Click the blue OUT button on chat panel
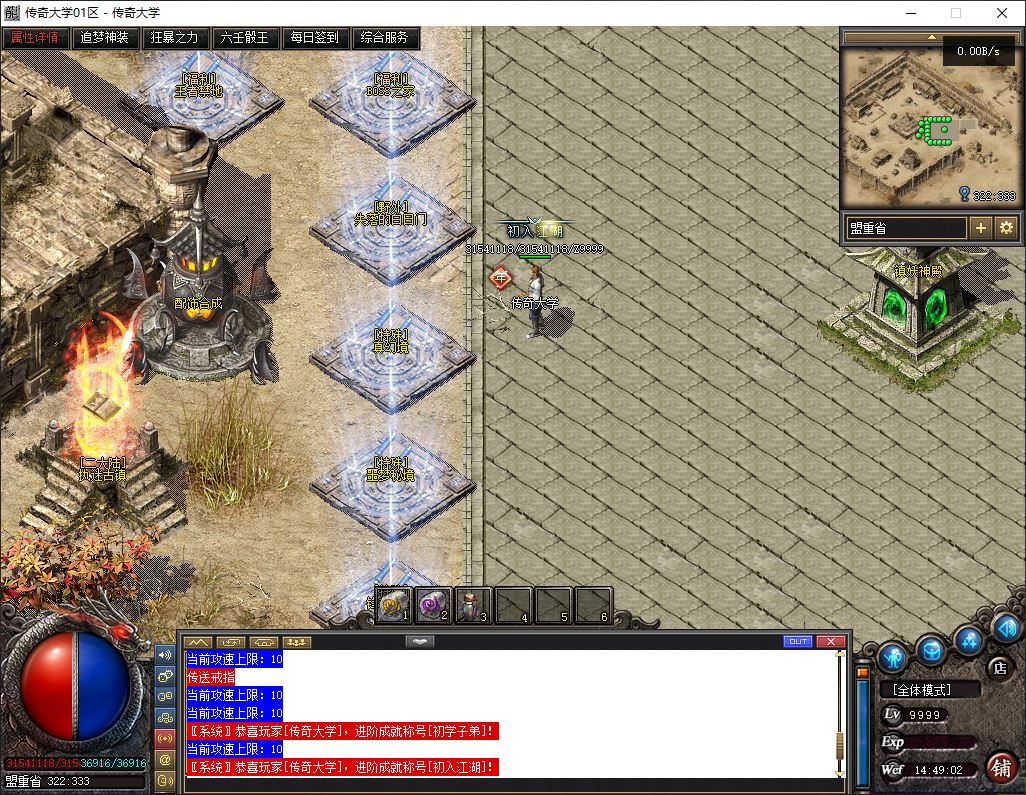Screen dimensions: 1026x795 point(797,641)
